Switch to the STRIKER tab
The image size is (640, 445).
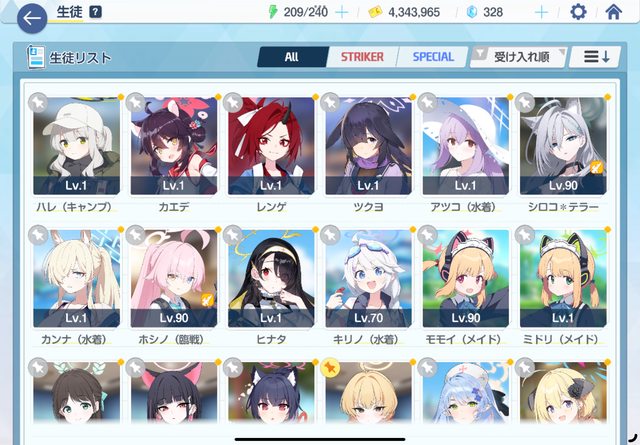[x=362, y=57]
